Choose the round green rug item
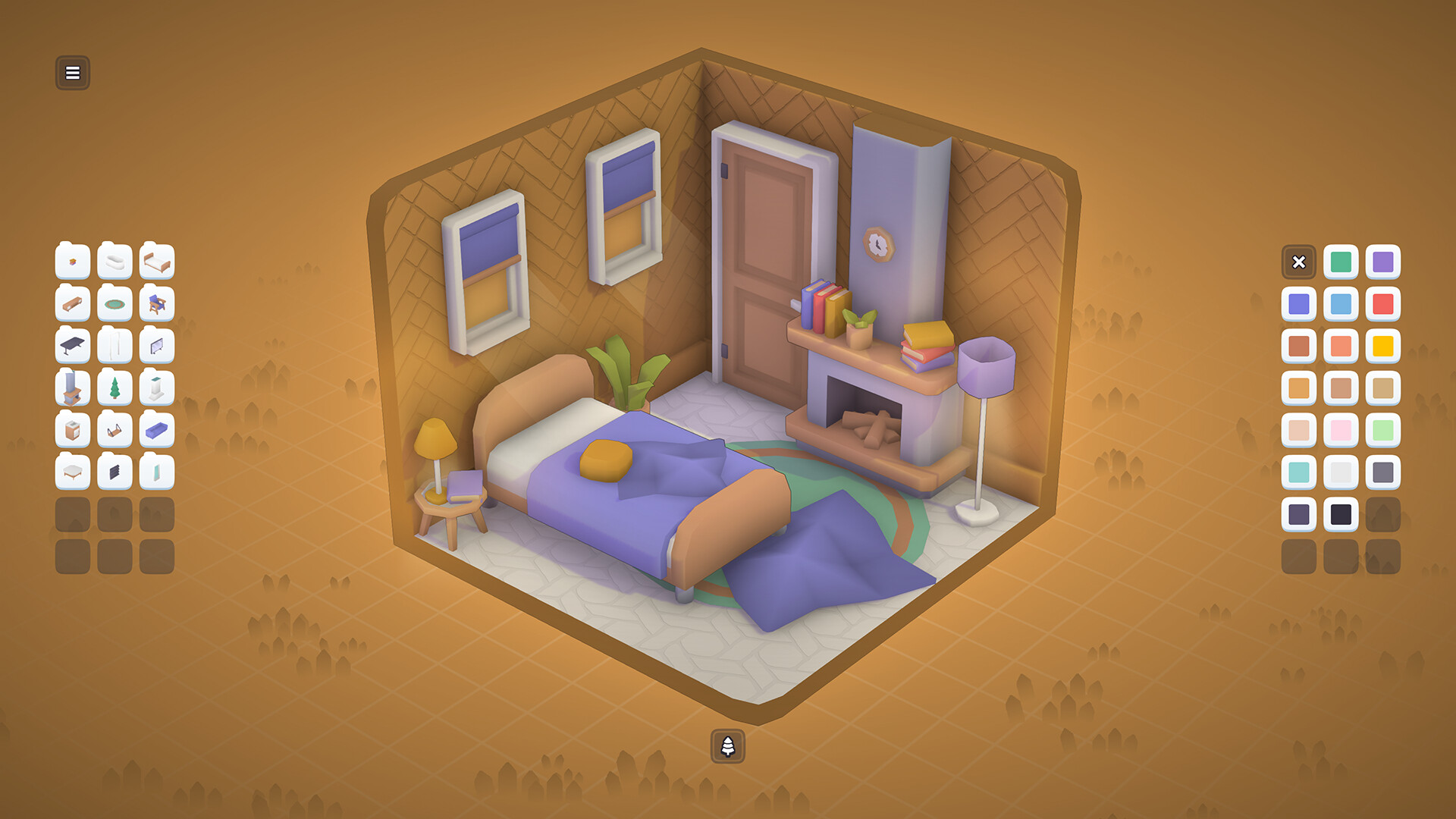The height and width of the screenshot is (819, 1456). click(115, 305)
